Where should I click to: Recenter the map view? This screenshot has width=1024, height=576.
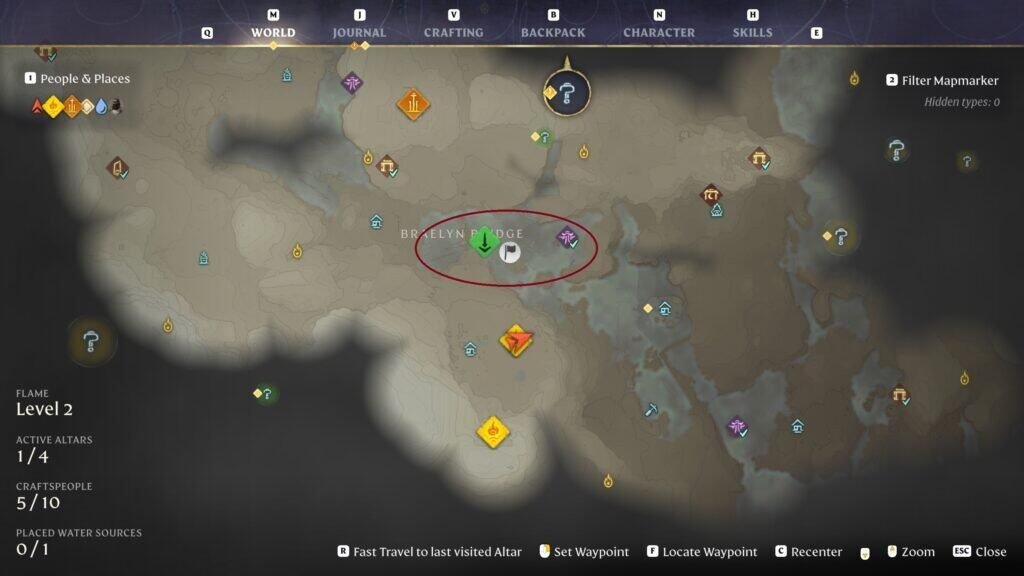pyautogui.click(x=807, y=552)
